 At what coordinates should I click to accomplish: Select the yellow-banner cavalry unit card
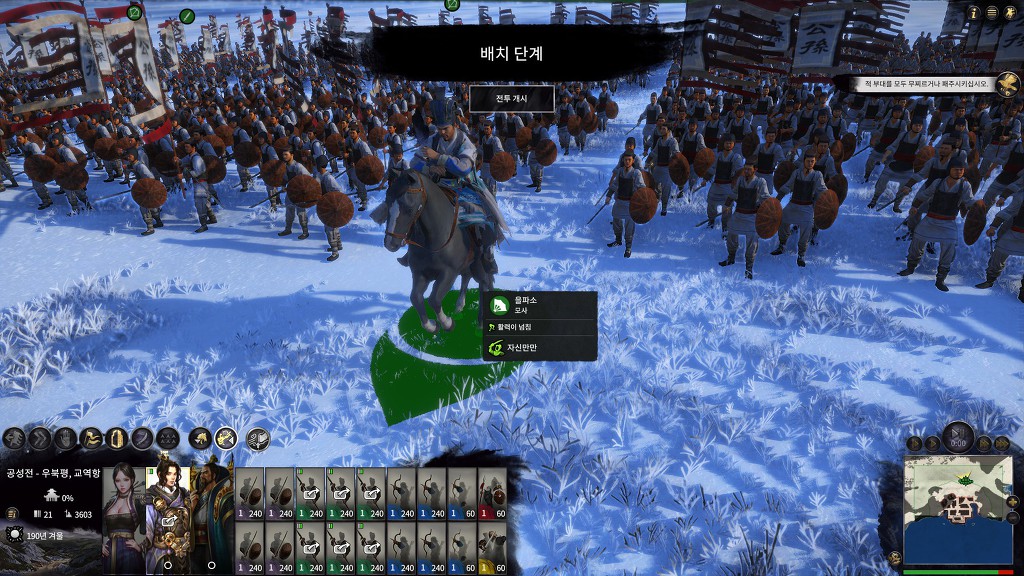point(493,548)
